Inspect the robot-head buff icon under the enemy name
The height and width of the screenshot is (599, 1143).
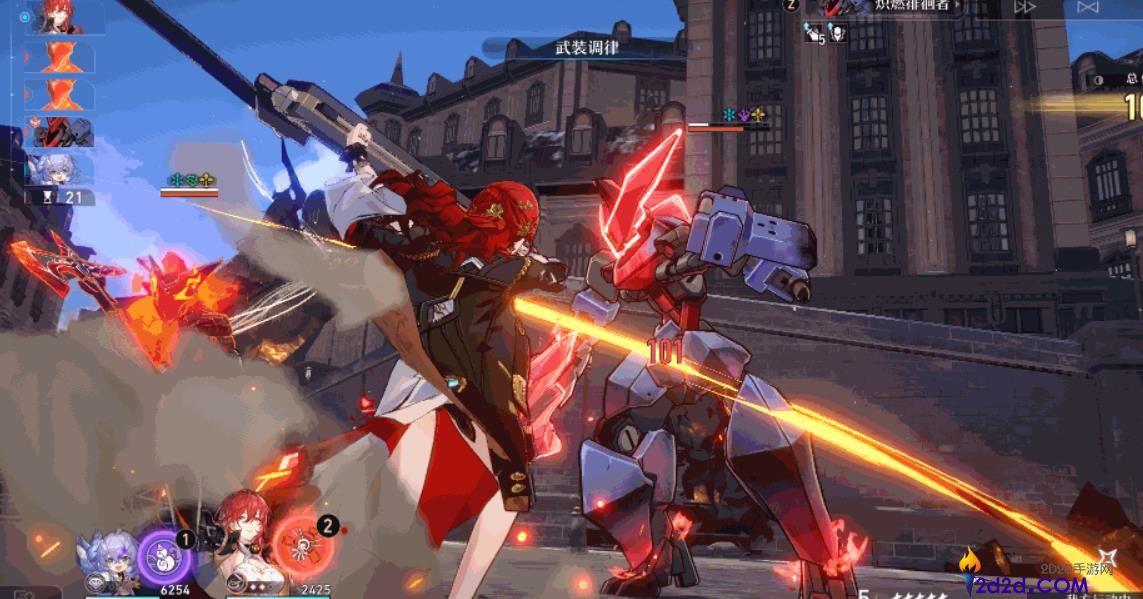coord(838,34)
